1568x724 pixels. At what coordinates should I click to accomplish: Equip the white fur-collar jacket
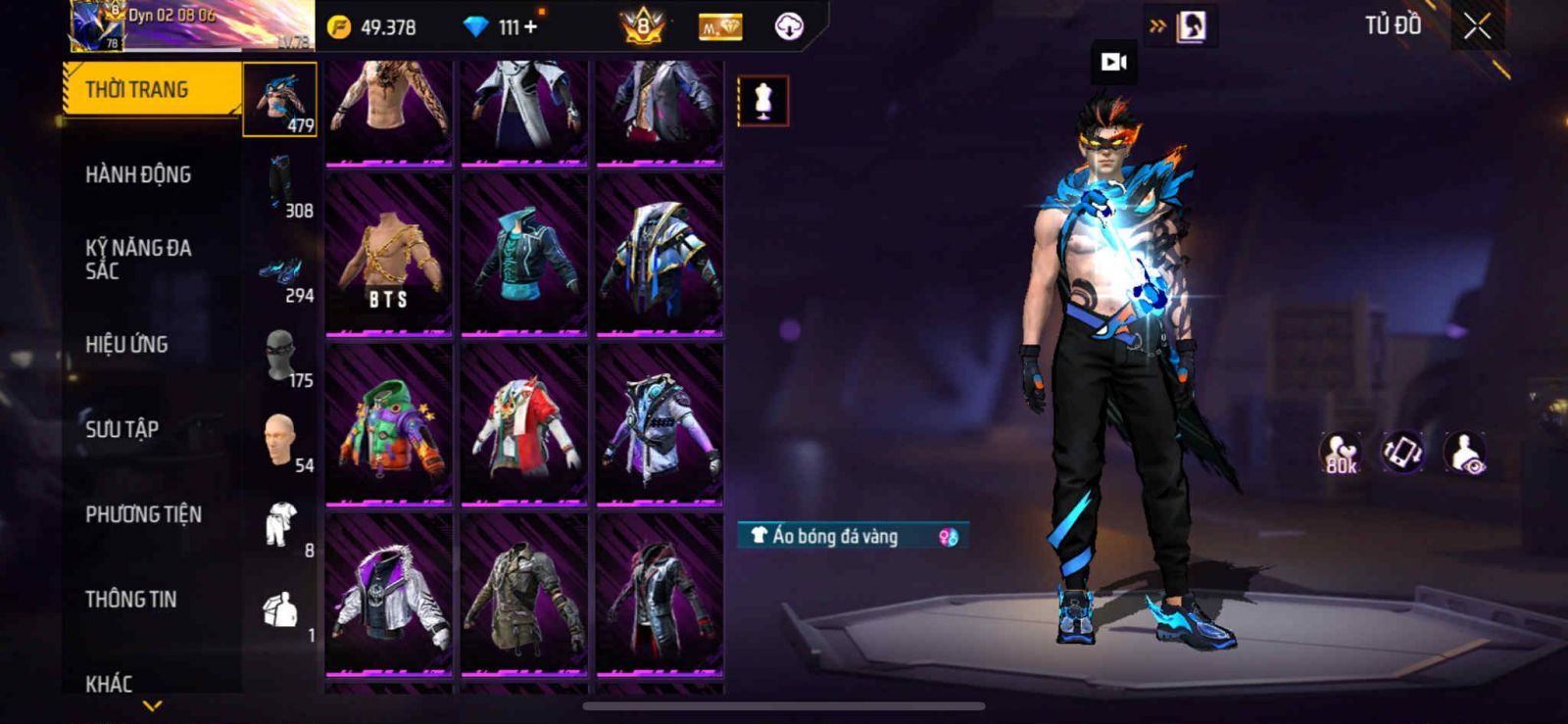click(x=389, y=595)
